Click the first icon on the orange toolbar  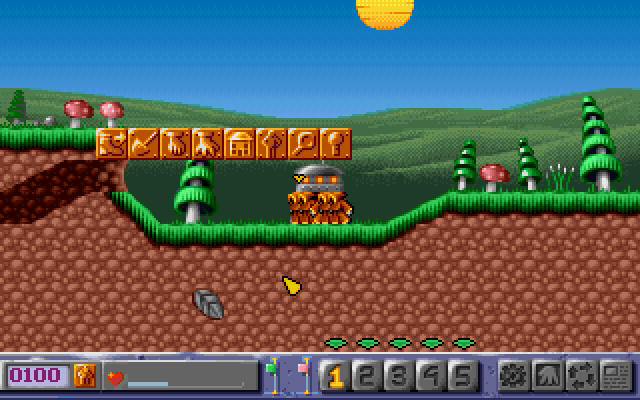(111, 143)
